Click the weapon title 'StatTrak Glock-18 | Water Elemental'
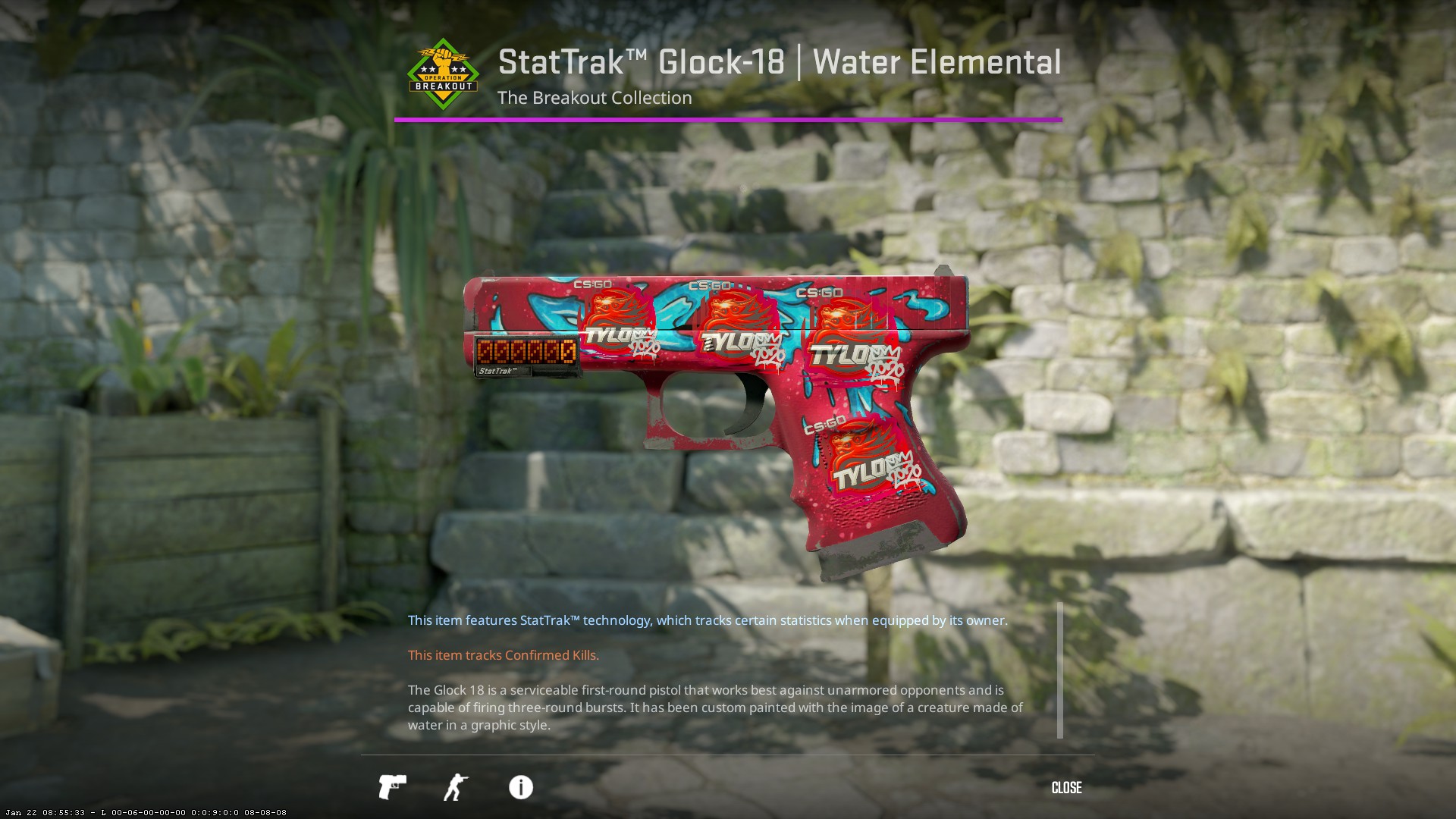This screenshot has height=819, width=1456. 780,61
